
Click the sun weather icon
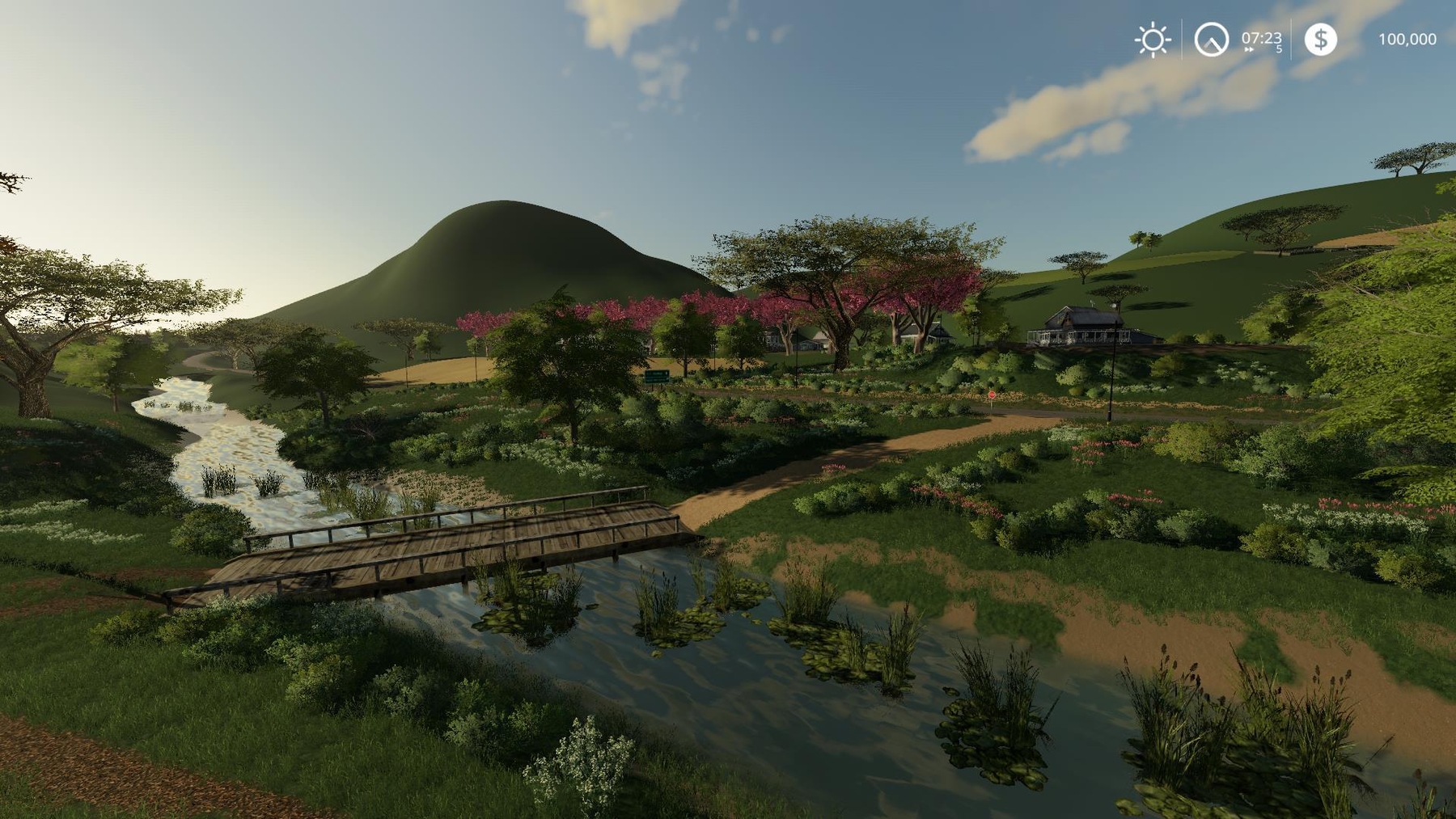click(x=1152, y=40)
